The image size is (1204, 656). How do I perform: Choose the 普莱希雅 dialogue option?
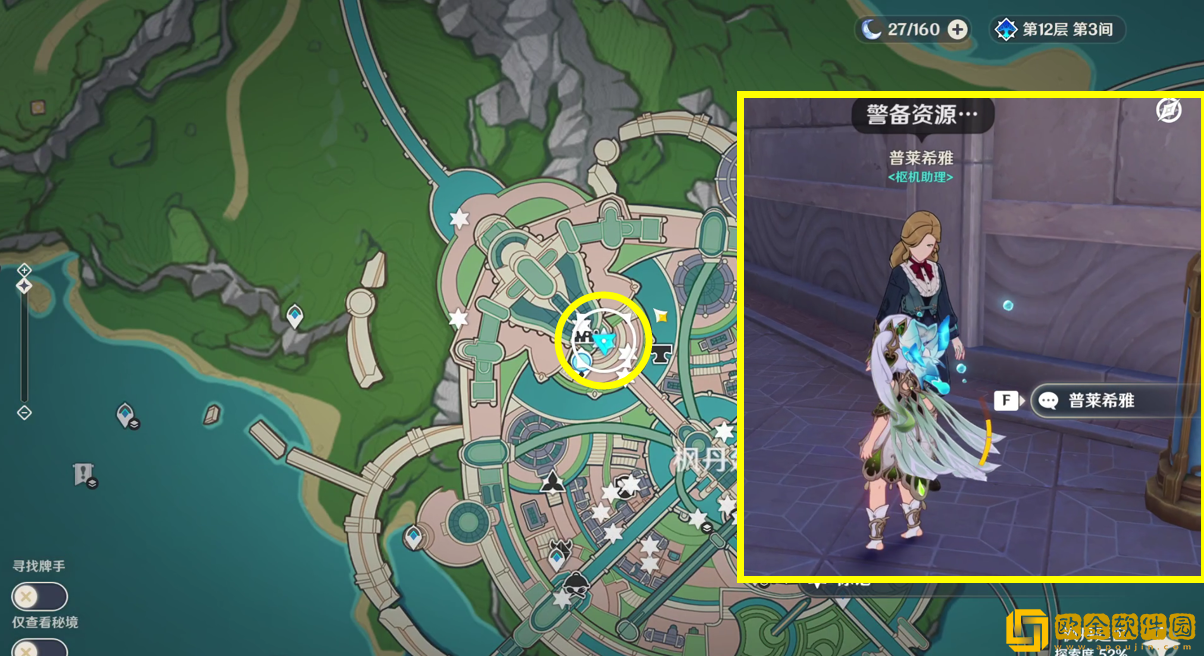tap(1100, 401)
